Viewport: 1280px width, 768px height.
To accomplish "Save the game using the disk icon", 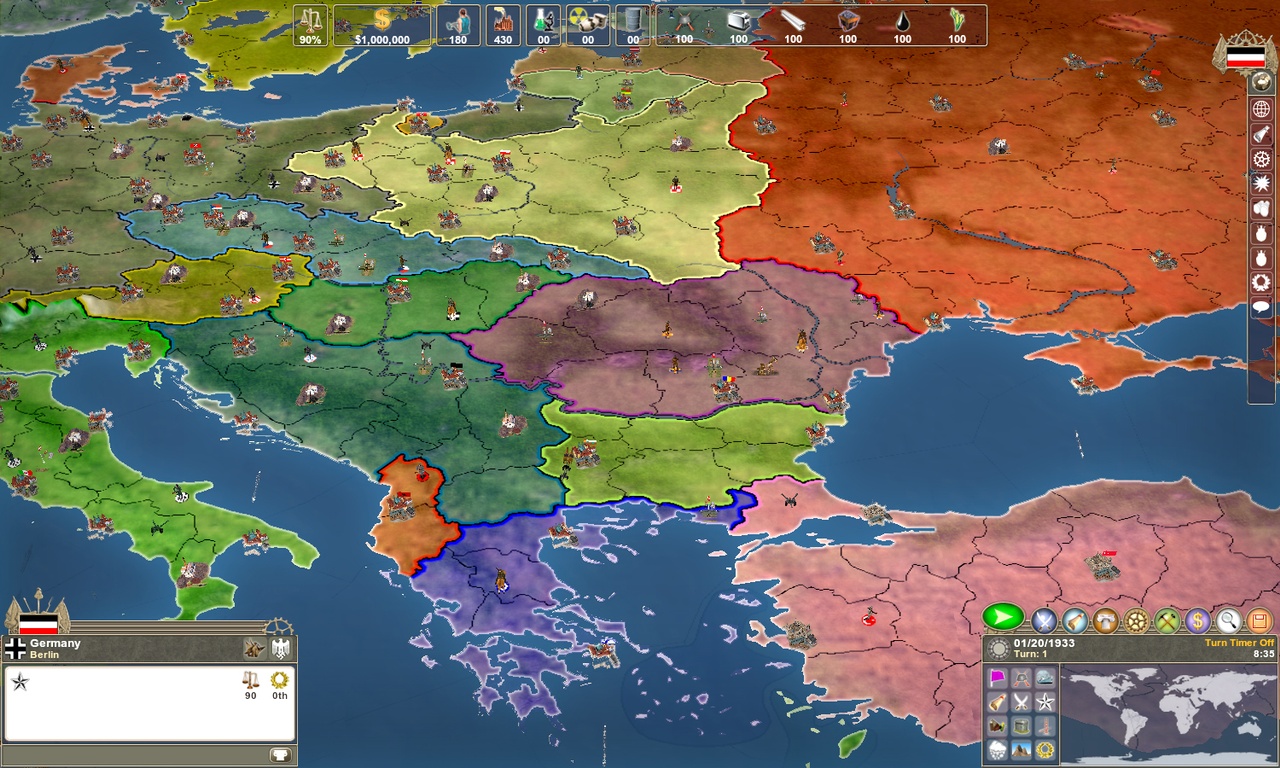I will (x=1258, y=620).
